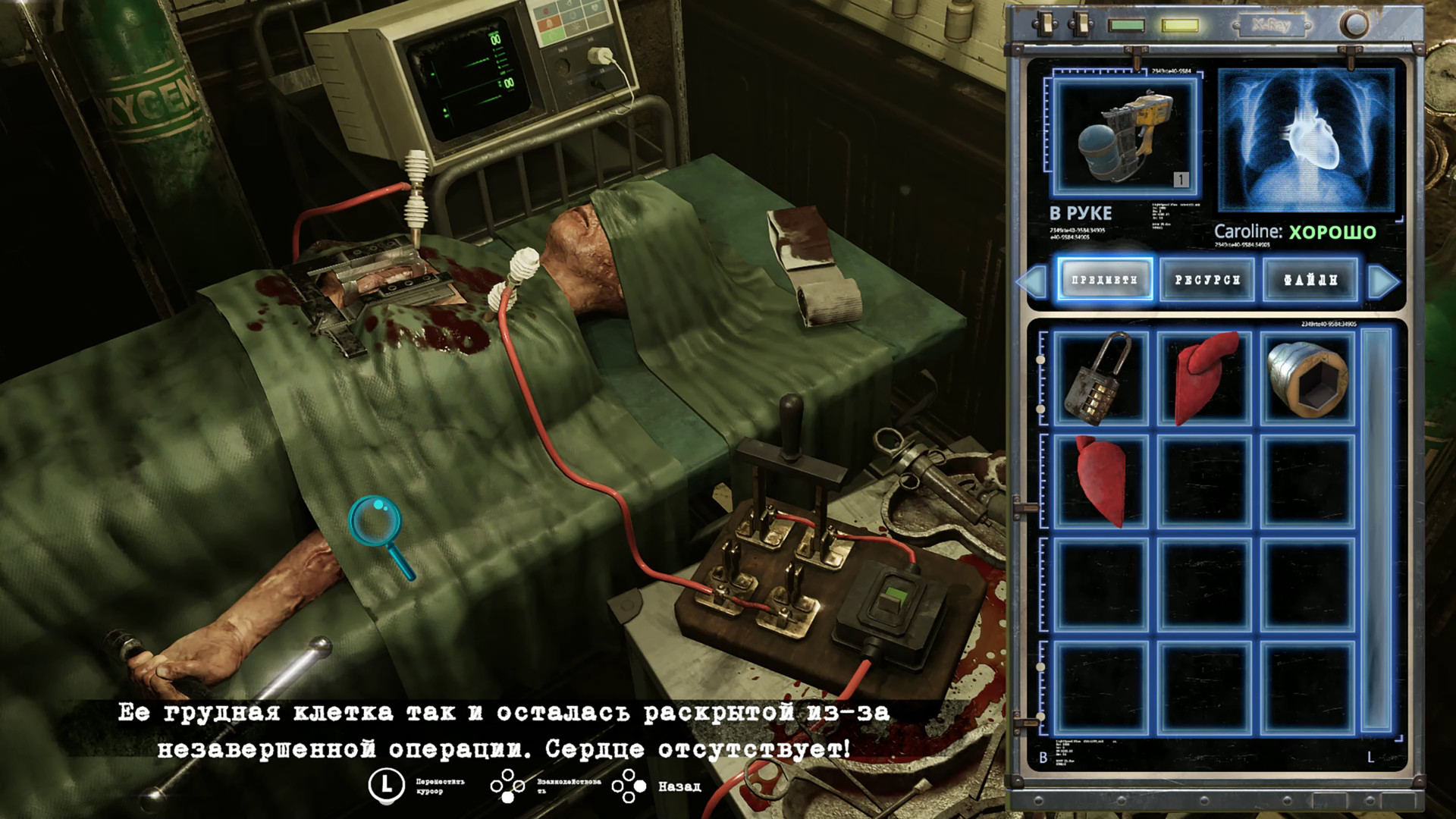Viewport: 1456px width, 819px height.
Task: Select the second heart in row two
Action: 1098,481
